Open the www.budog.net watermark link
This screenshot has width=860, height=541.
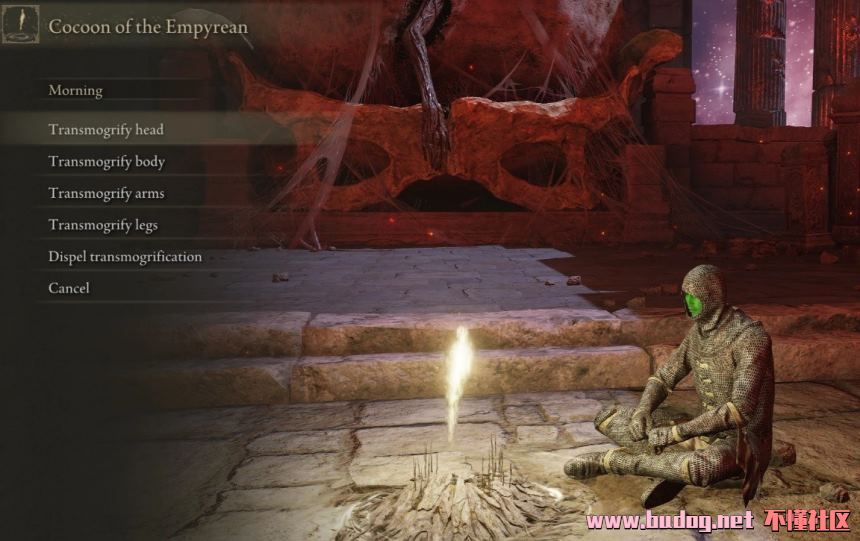(x=669, y=521)
